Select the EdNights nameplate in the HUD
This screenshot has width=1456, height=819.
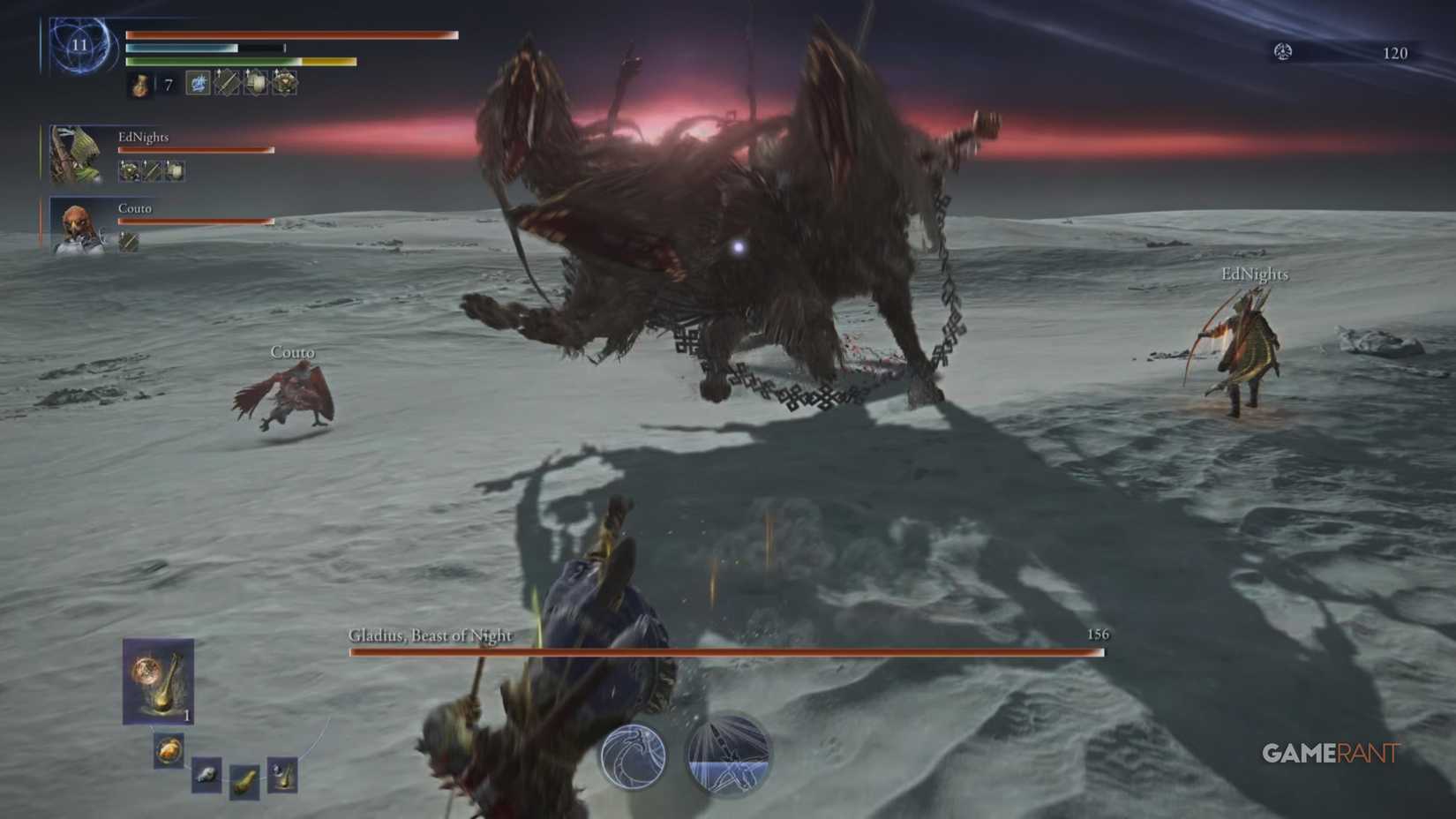144,137
